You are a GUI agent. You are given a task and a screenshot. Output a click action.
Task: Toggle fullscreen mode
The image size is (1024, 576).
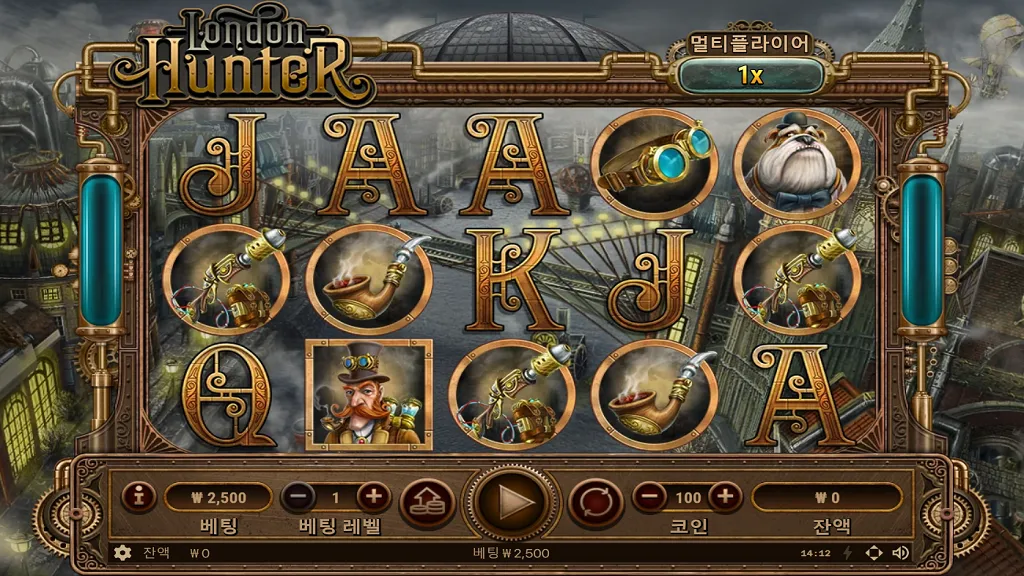pyautogui.click(x=873, y=552)
